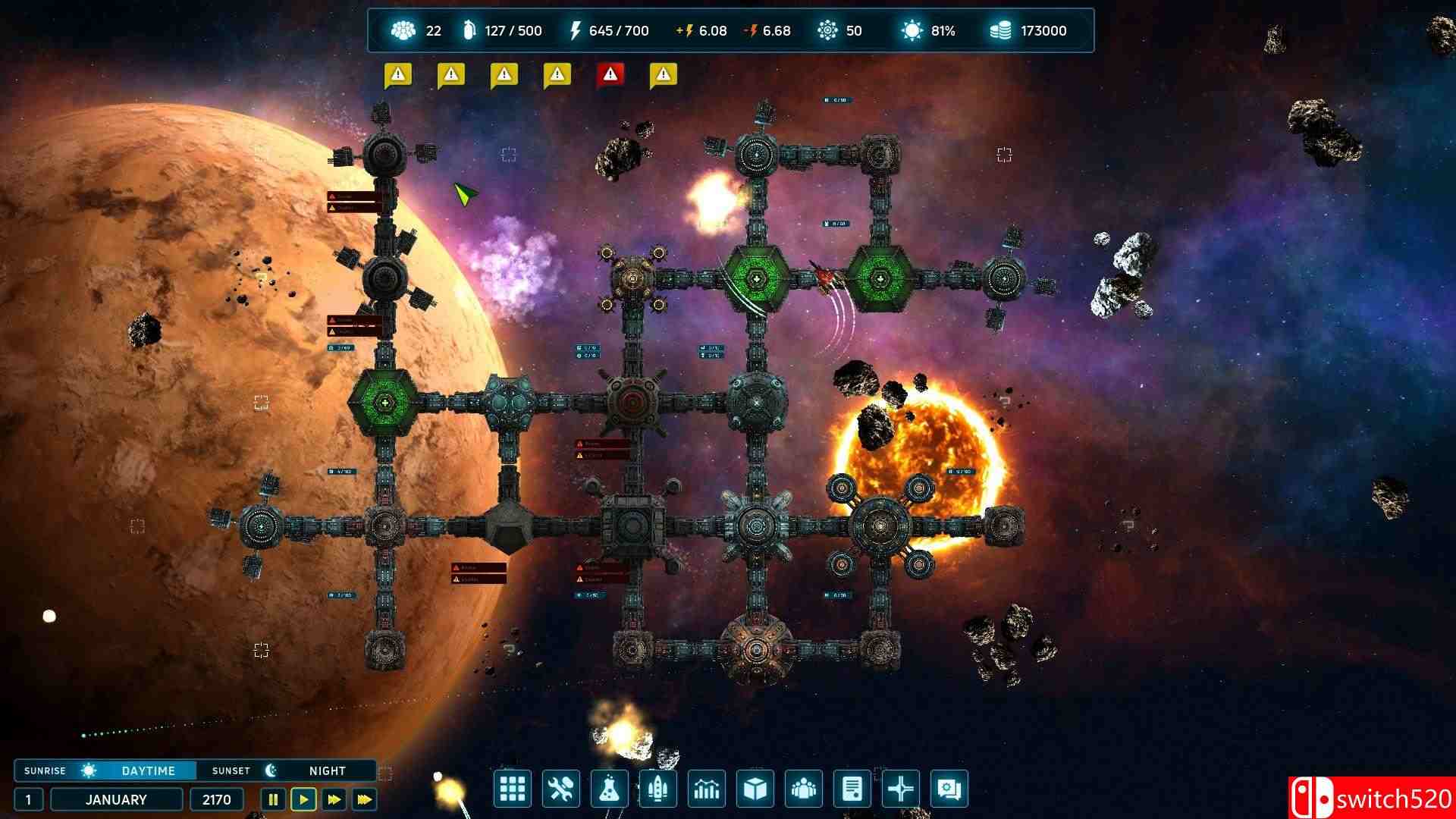Open the crew group panel
The image size is (1456, 819).
(803, 789)
